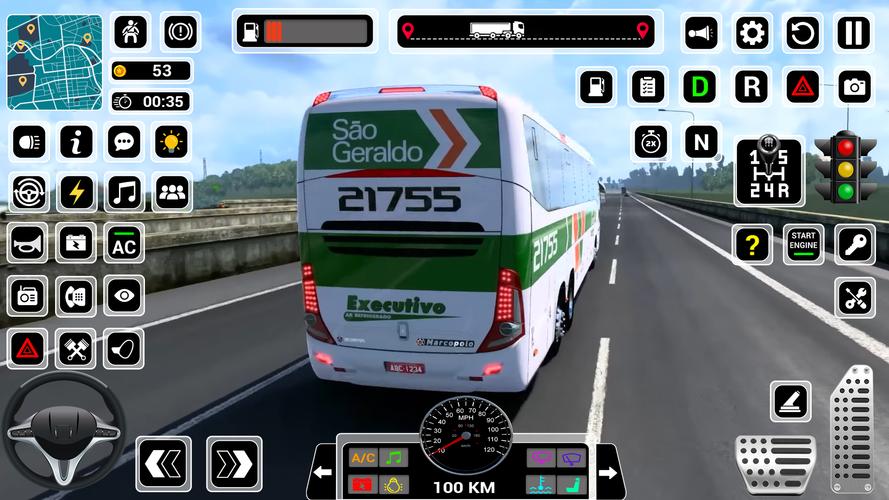889x500 pixels.
Task: Click the Start Engine button
Action: (x=803, y=243)
